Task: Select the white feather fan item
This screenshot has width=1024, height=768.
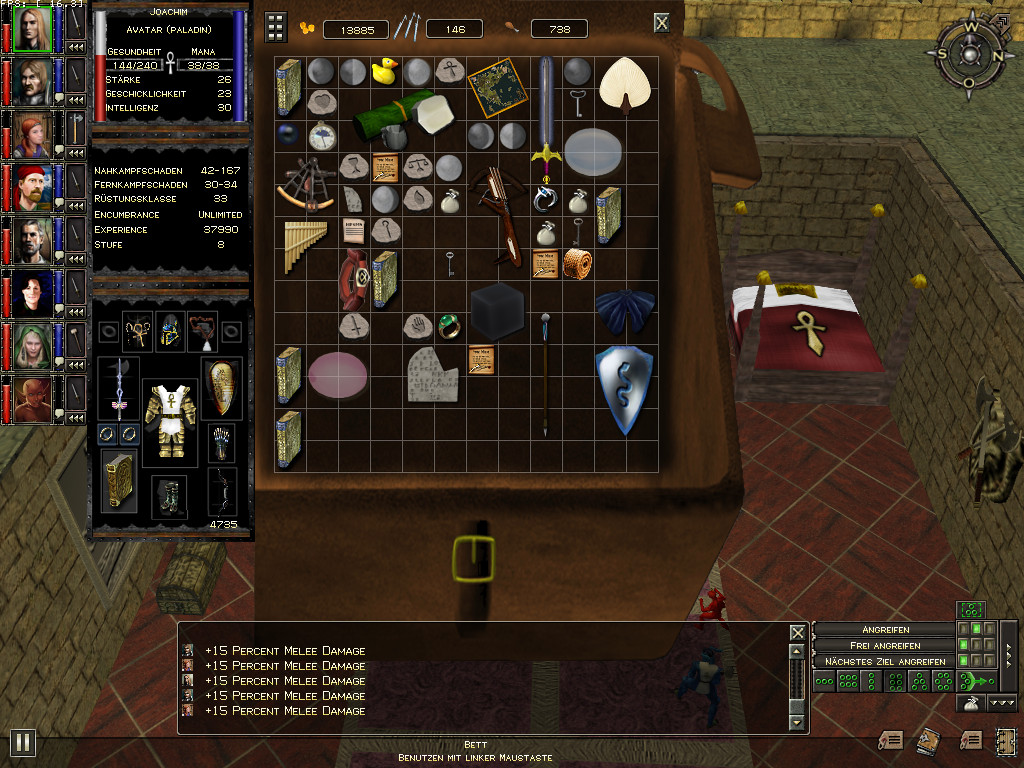Action: [x=623, y=84]
